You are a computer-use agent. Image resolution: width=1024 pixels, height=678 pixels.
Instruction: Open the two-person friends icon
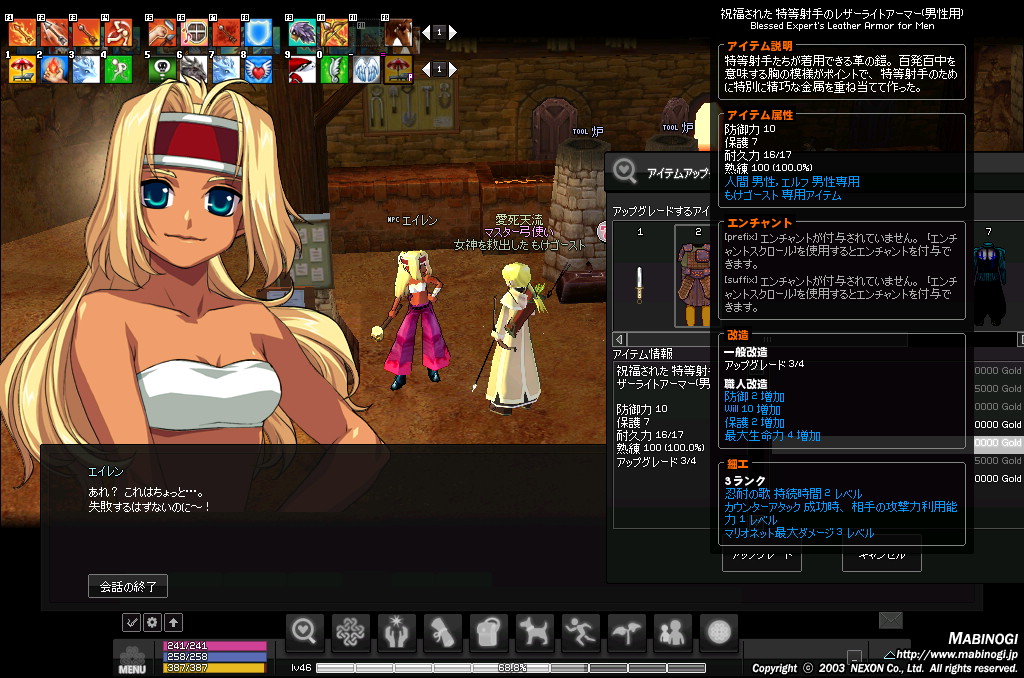(x=673, y=632)
